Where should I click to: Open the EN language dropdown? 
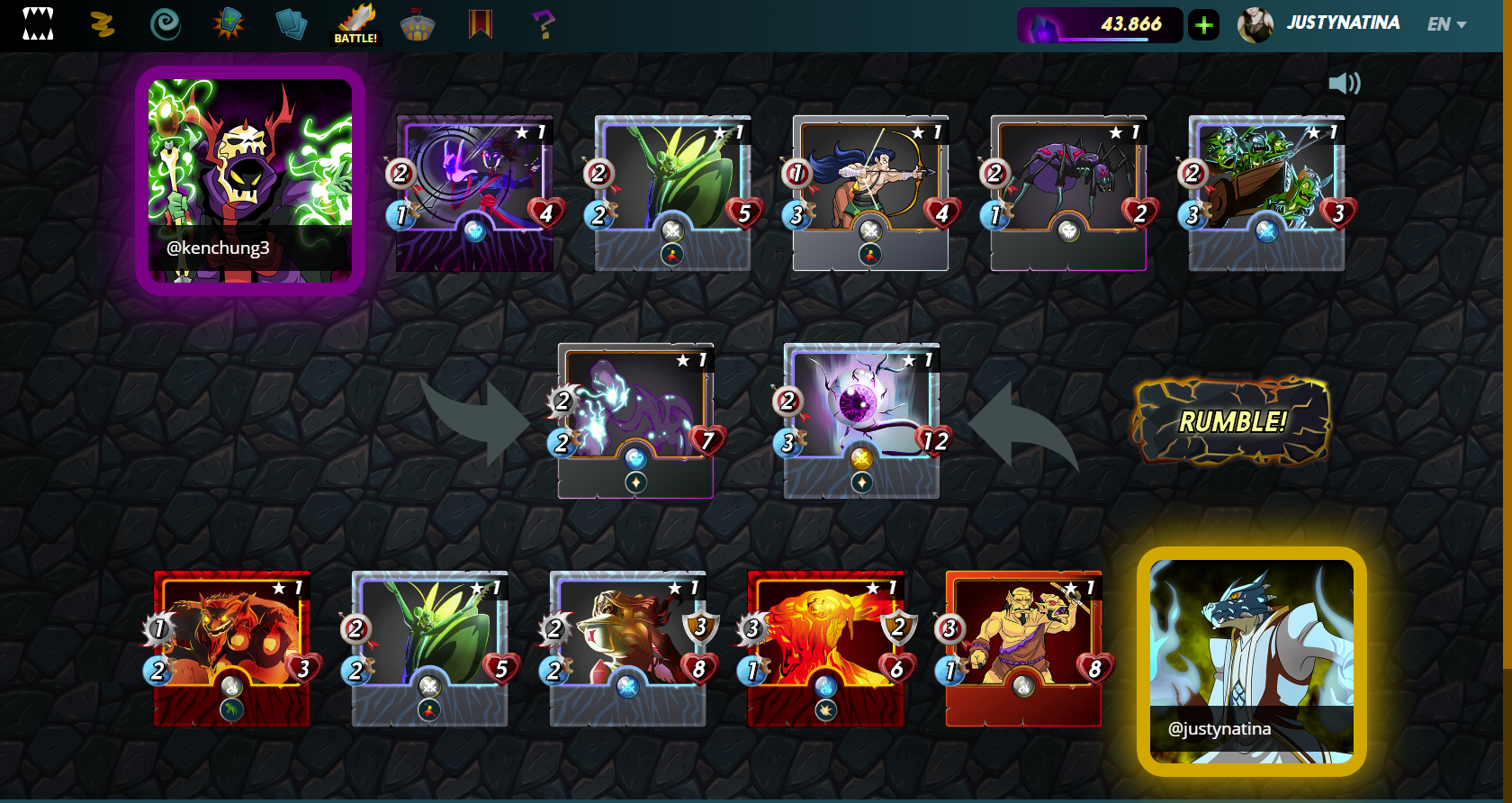tap(1446, 24)
